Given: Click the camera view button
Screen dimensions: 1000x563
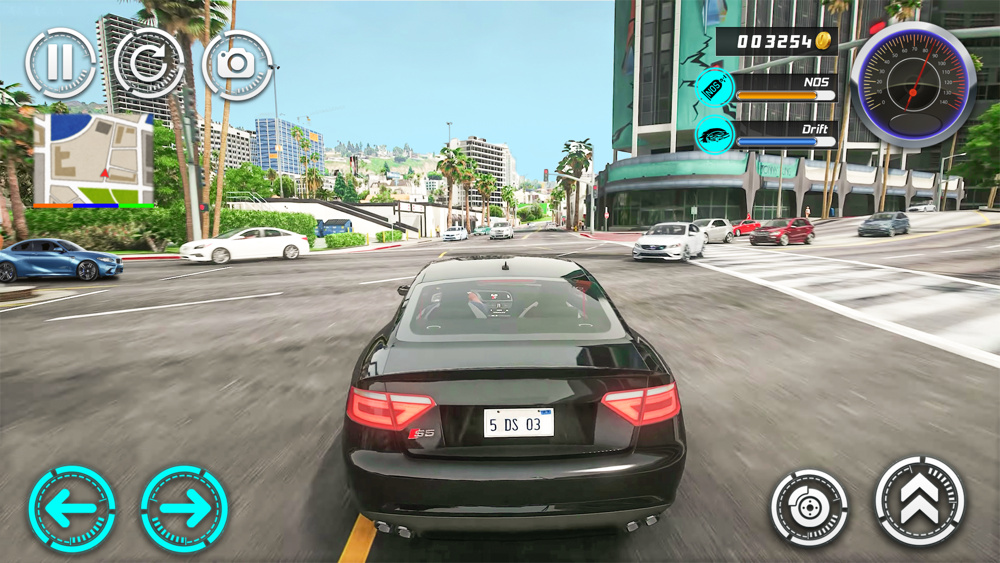Looking at the screenshot, I should [237, 64].
